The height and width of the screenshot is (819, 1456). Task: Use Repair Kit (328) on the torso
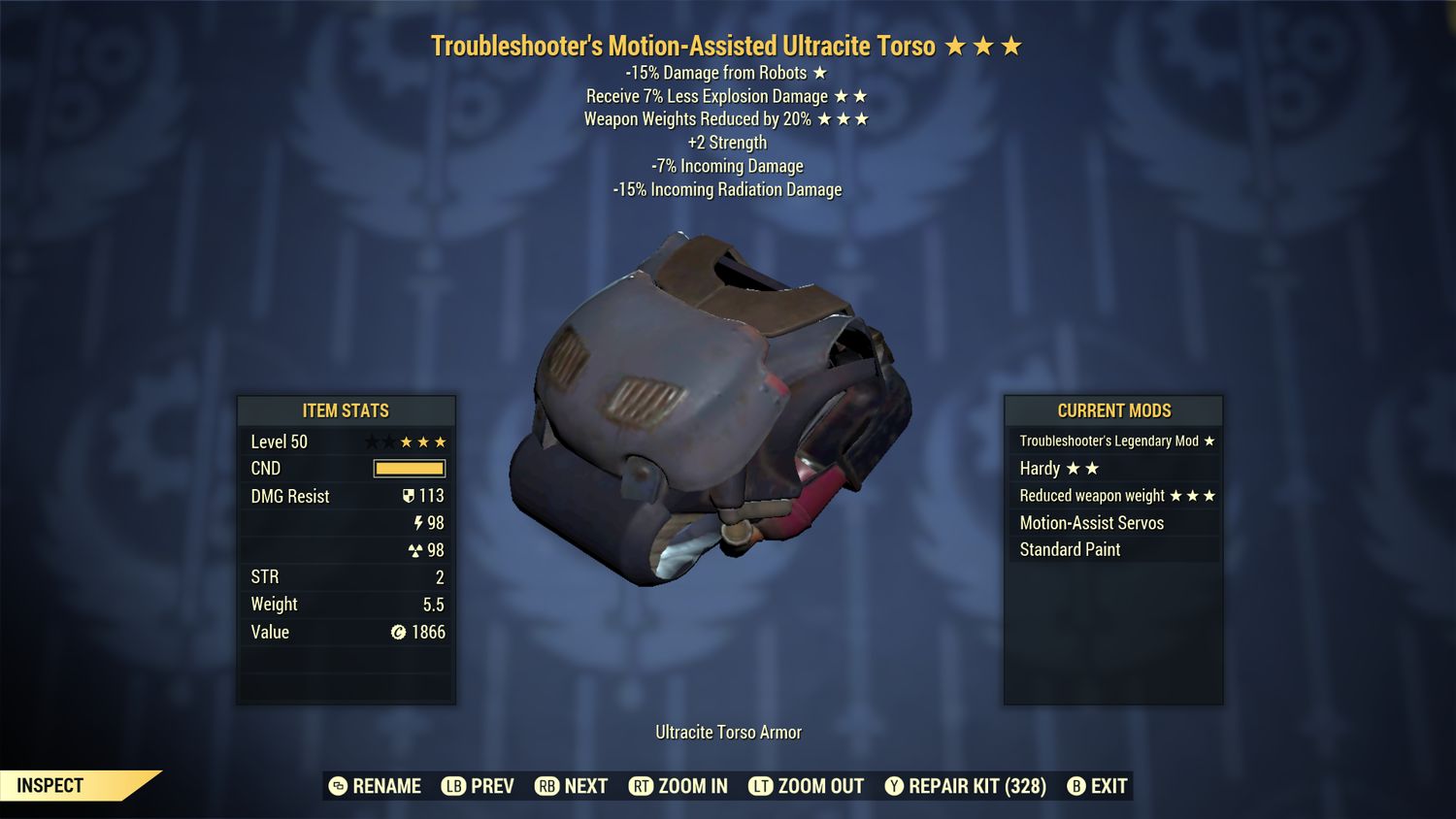point(965,786)
